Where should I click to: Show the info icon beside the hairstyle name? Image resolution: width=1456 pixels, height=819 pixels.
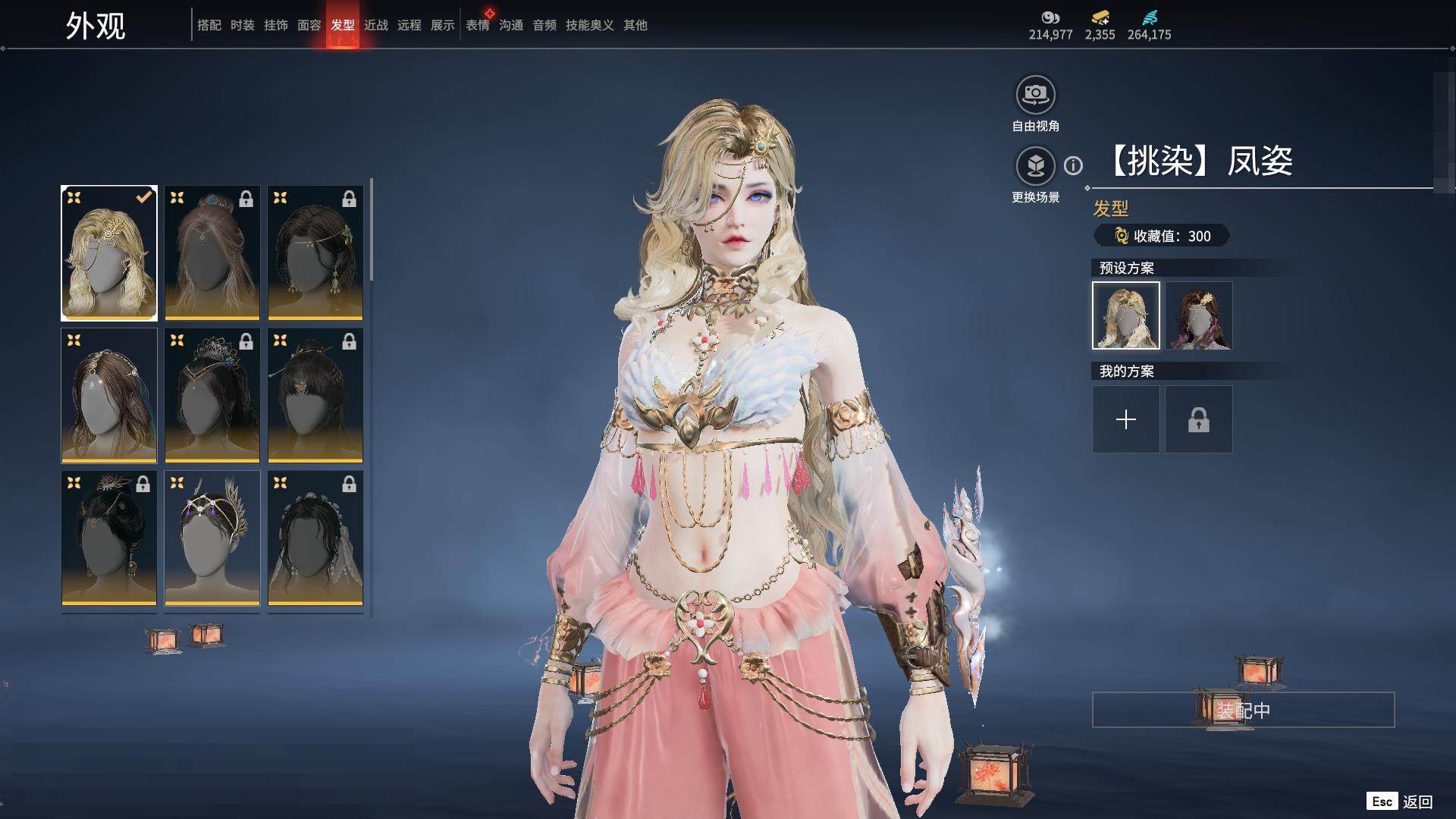(1073, 165)
